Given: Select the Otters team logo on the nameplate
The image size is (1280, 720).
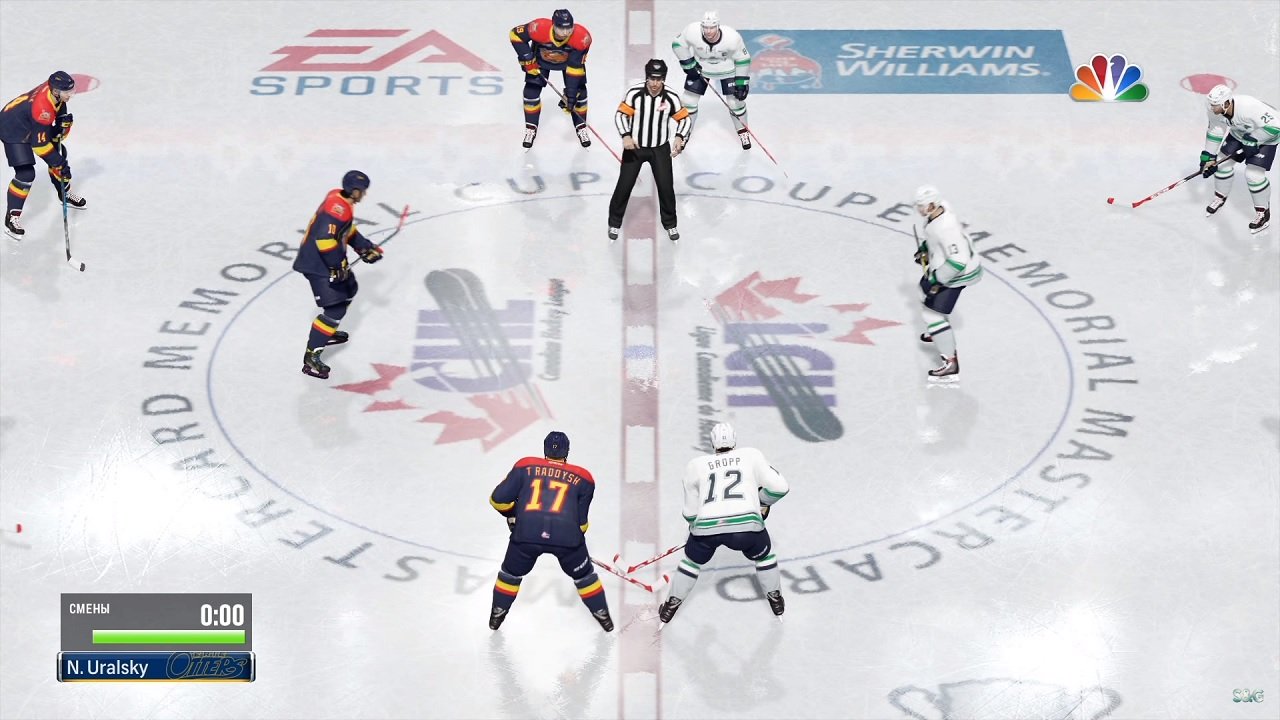Looking at the screenshot, I should (205, 665).
